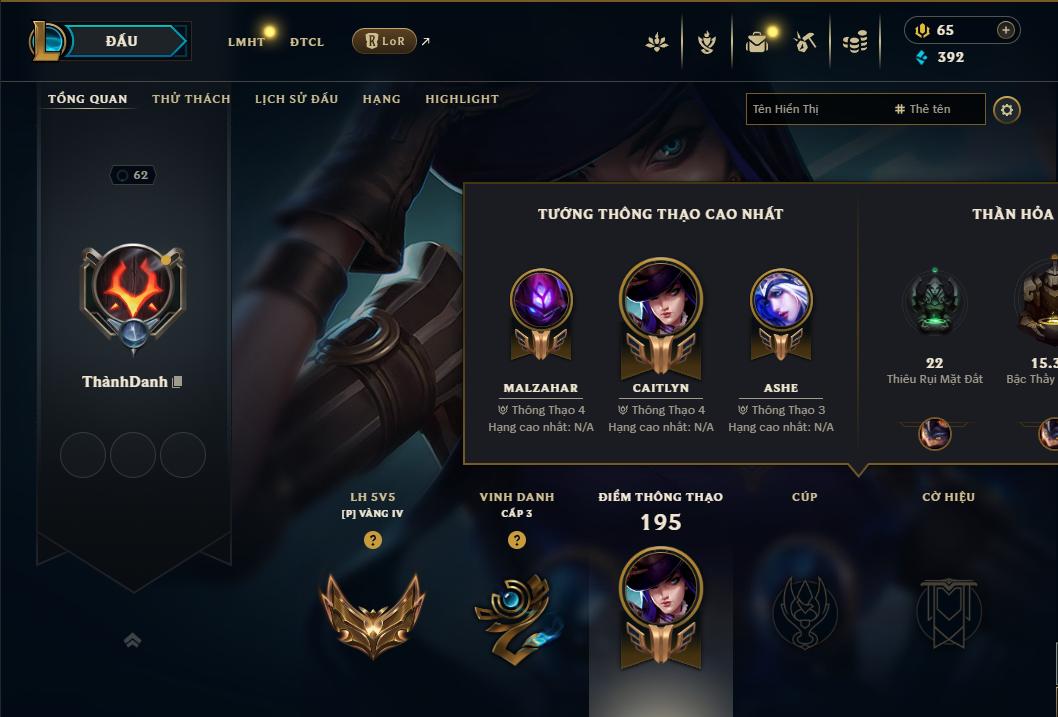Click the Tên Hiển Thị search field
This screenshot has height=717, width=1058.
point(815,109)
